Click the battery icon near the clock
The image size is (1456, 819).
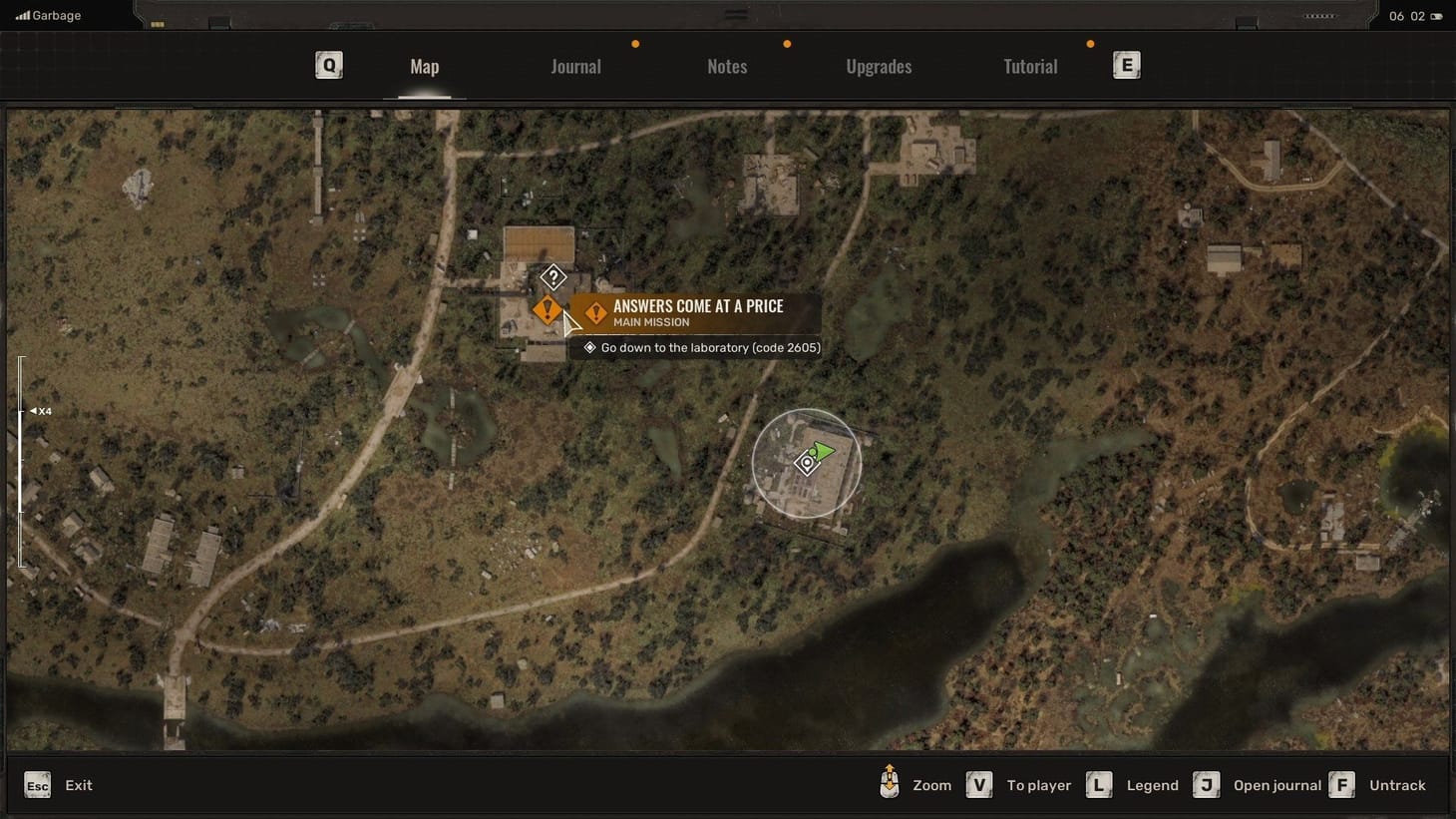pos(1436,15)
